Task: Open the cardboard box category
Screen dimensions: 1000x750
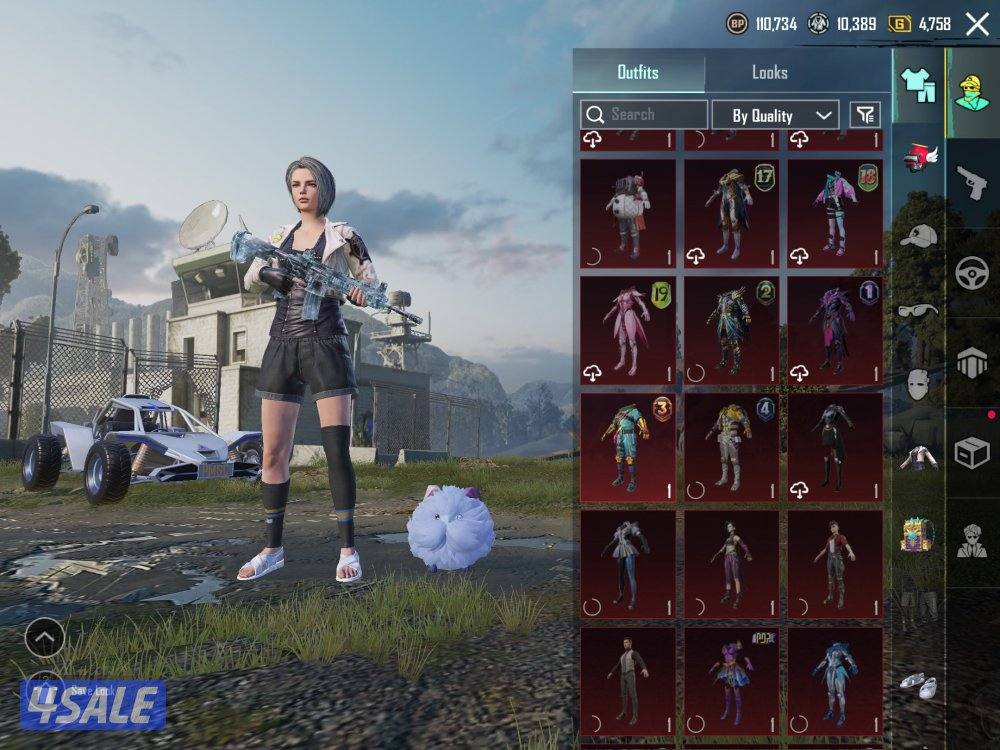Action: (x=971, y=453)
